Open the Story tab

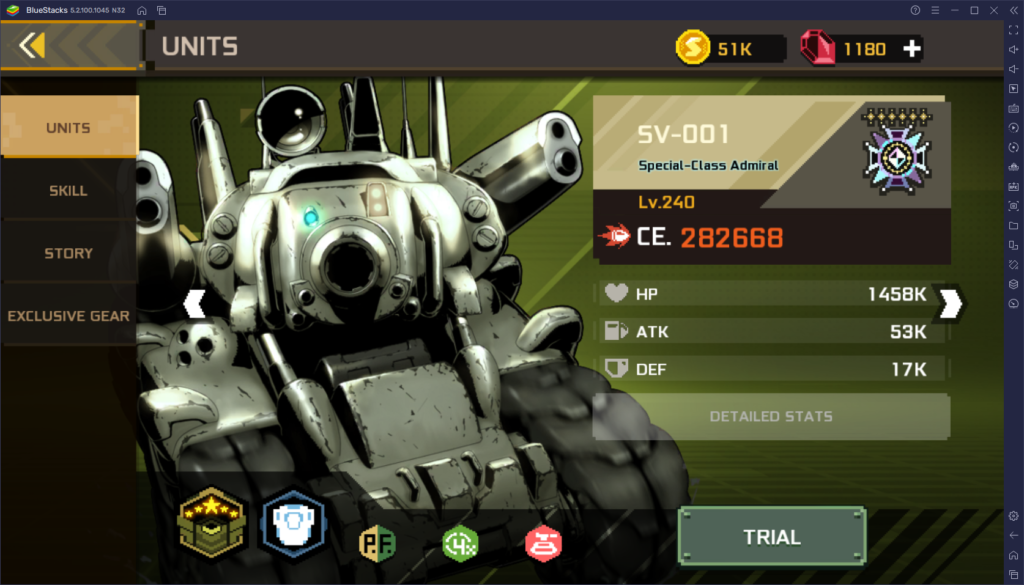click(x=68, y=253)
